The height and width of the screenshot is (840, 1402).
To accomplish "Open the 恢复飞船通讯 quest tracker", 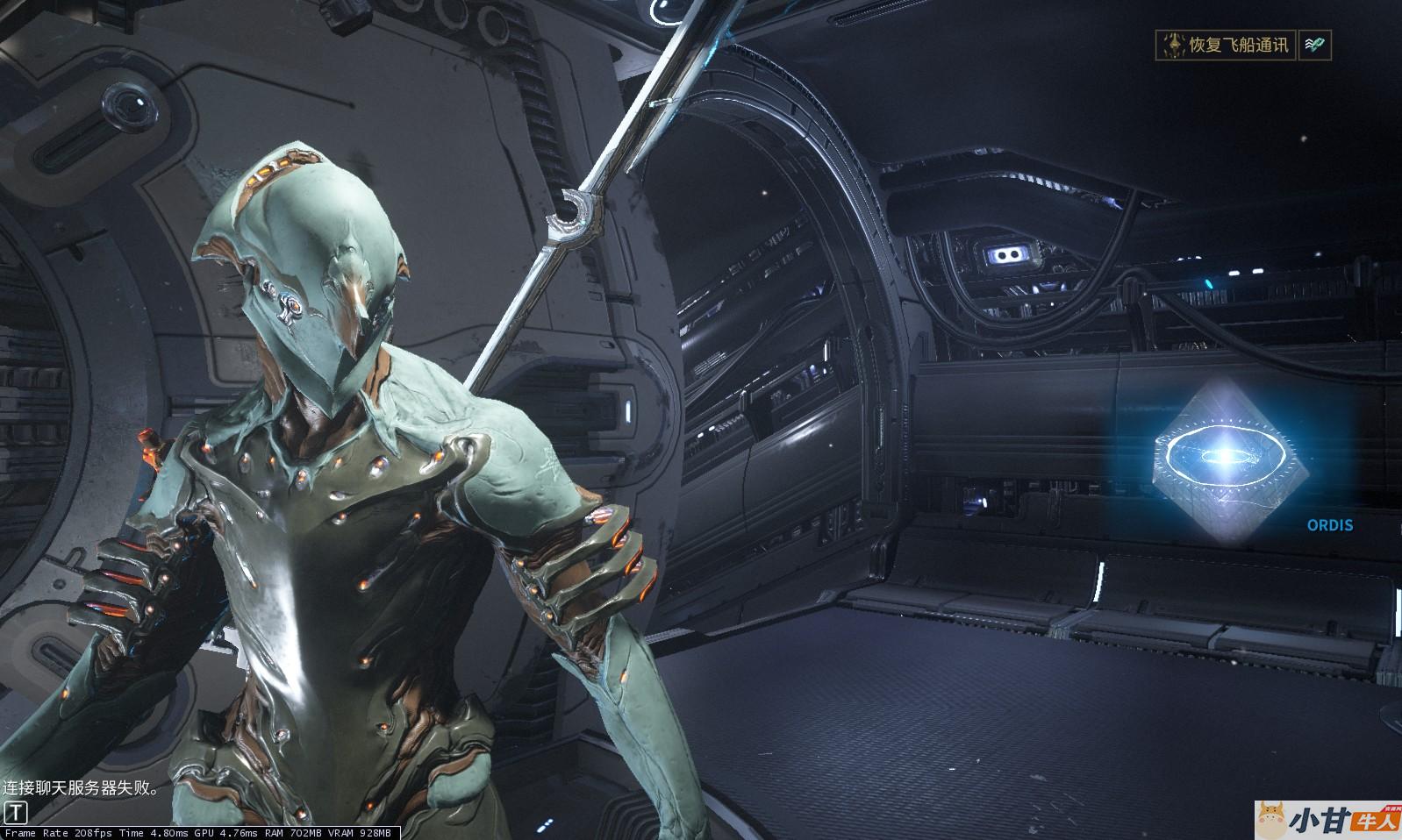I will point(1226,45).
